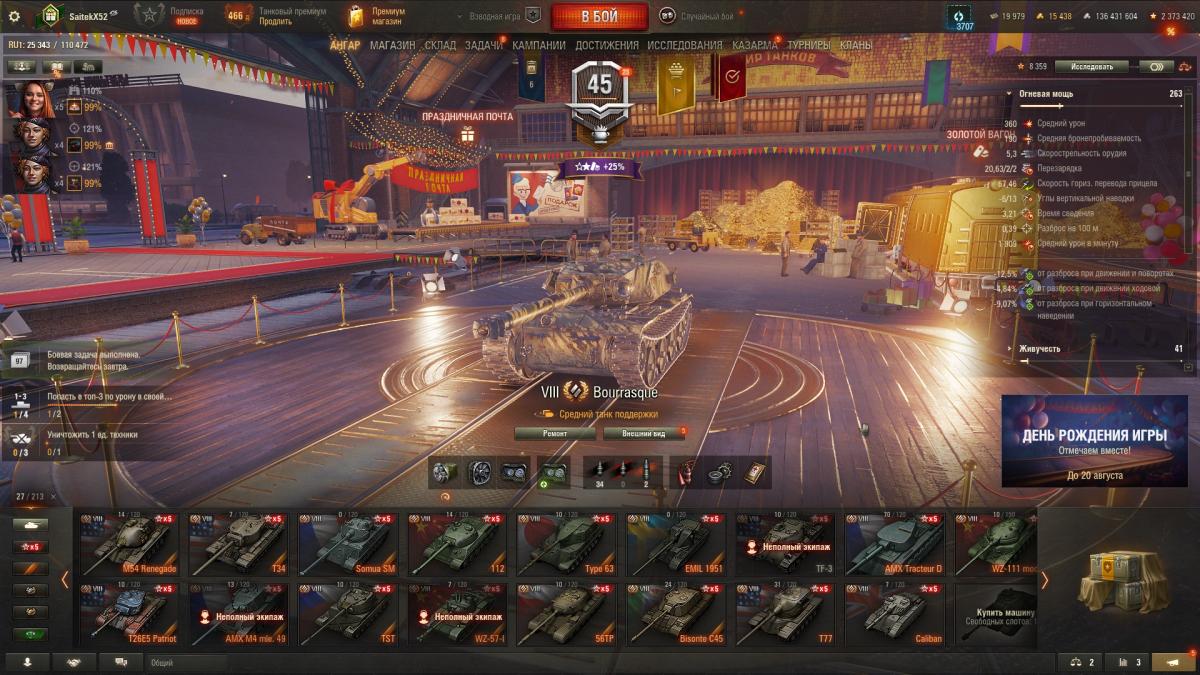
Task: Switch to the СКЛАД tab
Action: click(440, 45)
